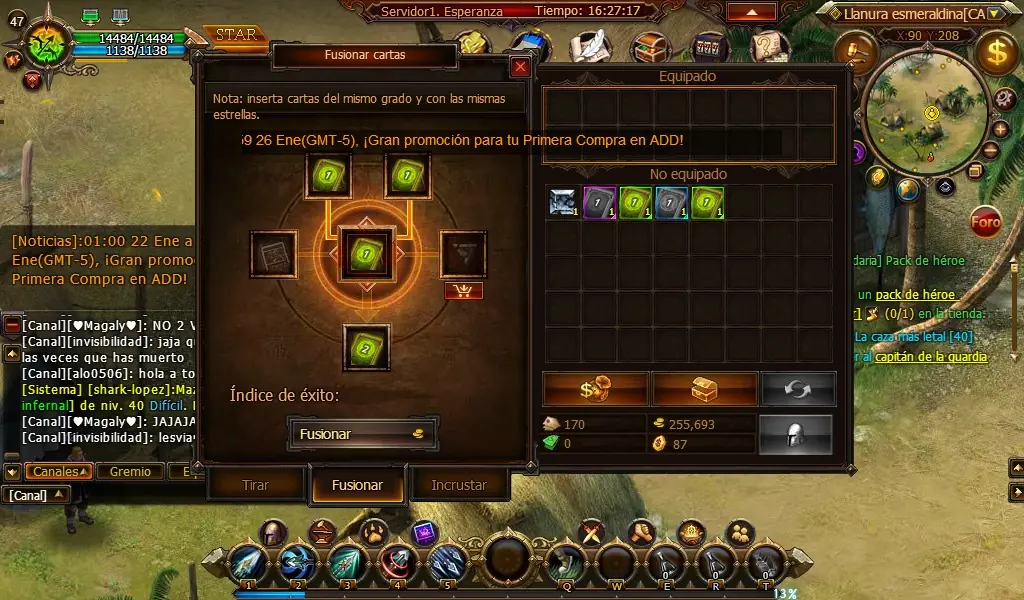Refresh inventory with the arrows button
This screenshot has height=600, width=1024.
[798, 388]
